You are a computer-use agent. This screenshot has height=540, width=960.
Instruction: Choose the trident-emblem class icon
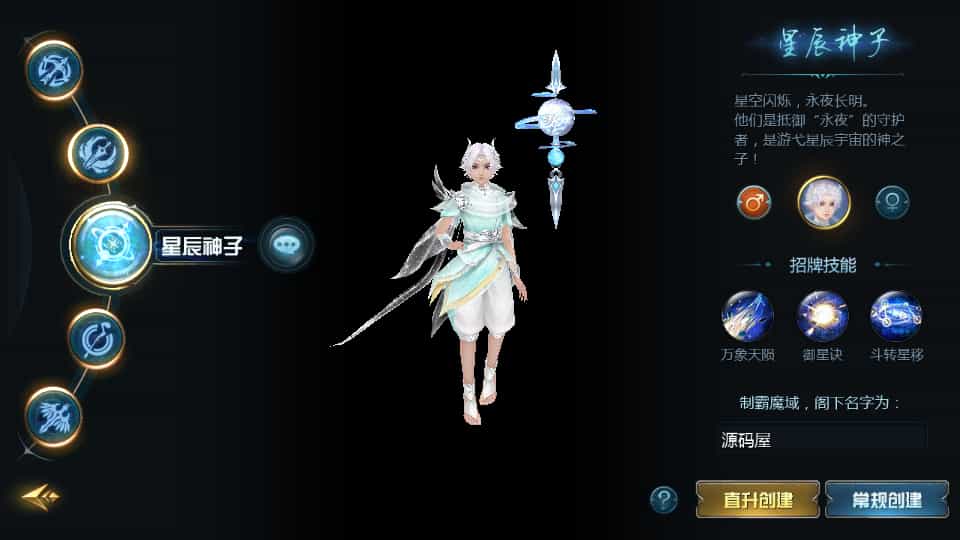[97, 152]
